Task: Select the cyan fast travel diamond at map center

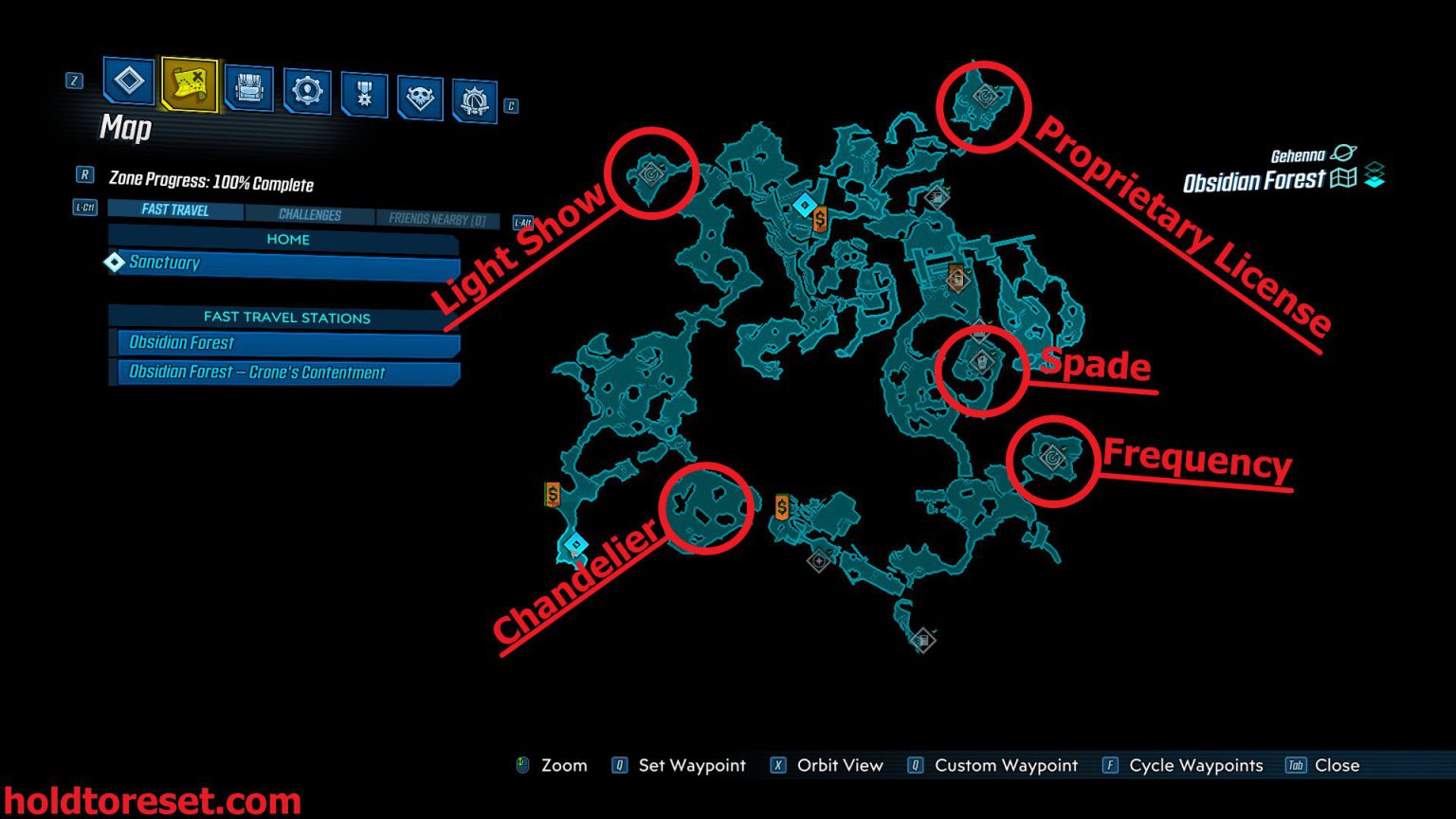Action: tap(807, 202)
